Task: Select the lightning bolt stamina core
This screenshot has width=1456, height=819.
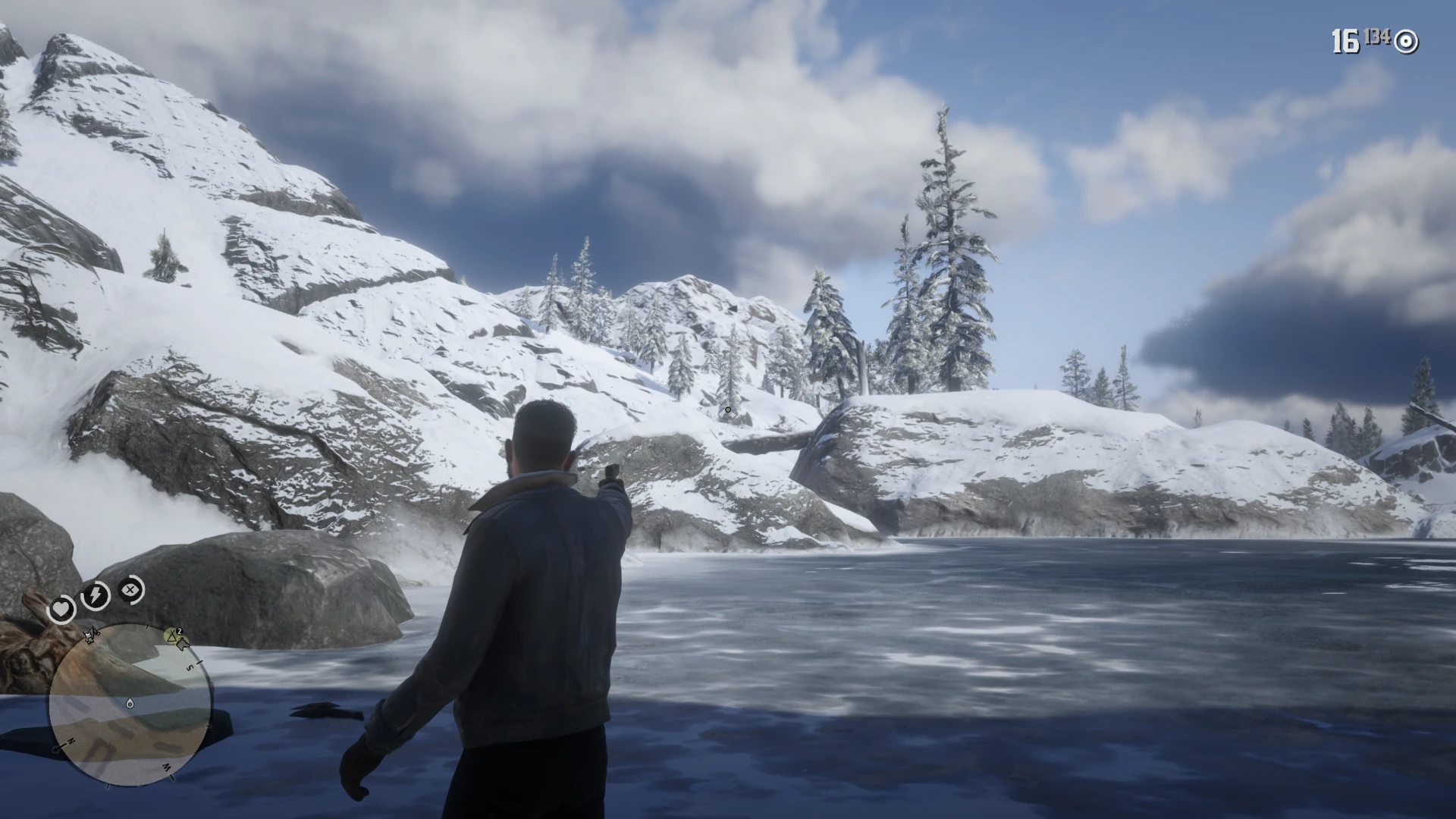Action: [96, 596]
